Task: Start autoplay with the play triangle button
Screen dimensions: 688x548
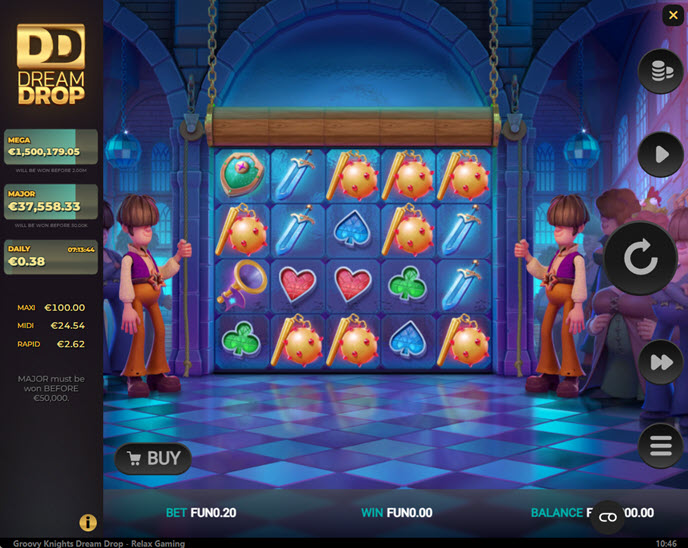Action: (660, 155)
